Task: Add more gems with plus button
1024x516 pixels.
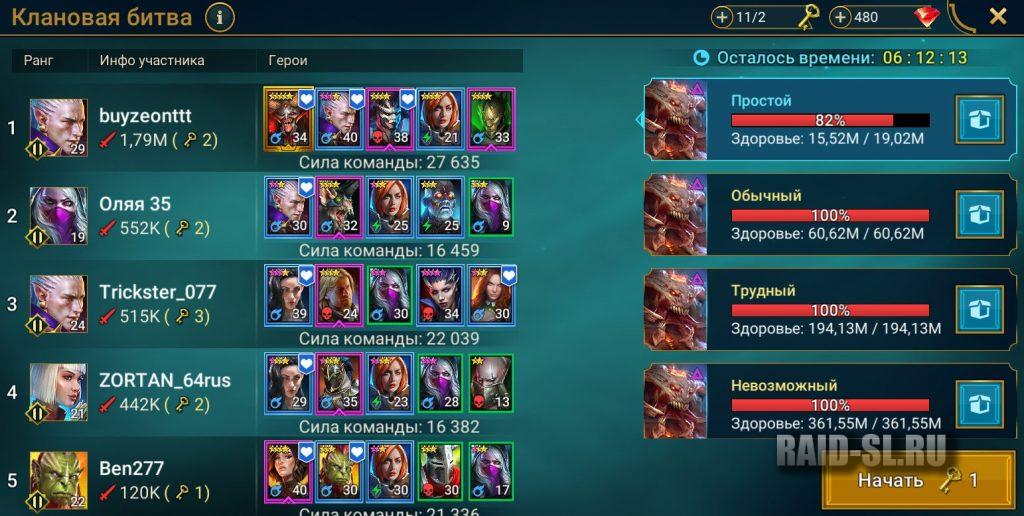Action: point(841,17)
